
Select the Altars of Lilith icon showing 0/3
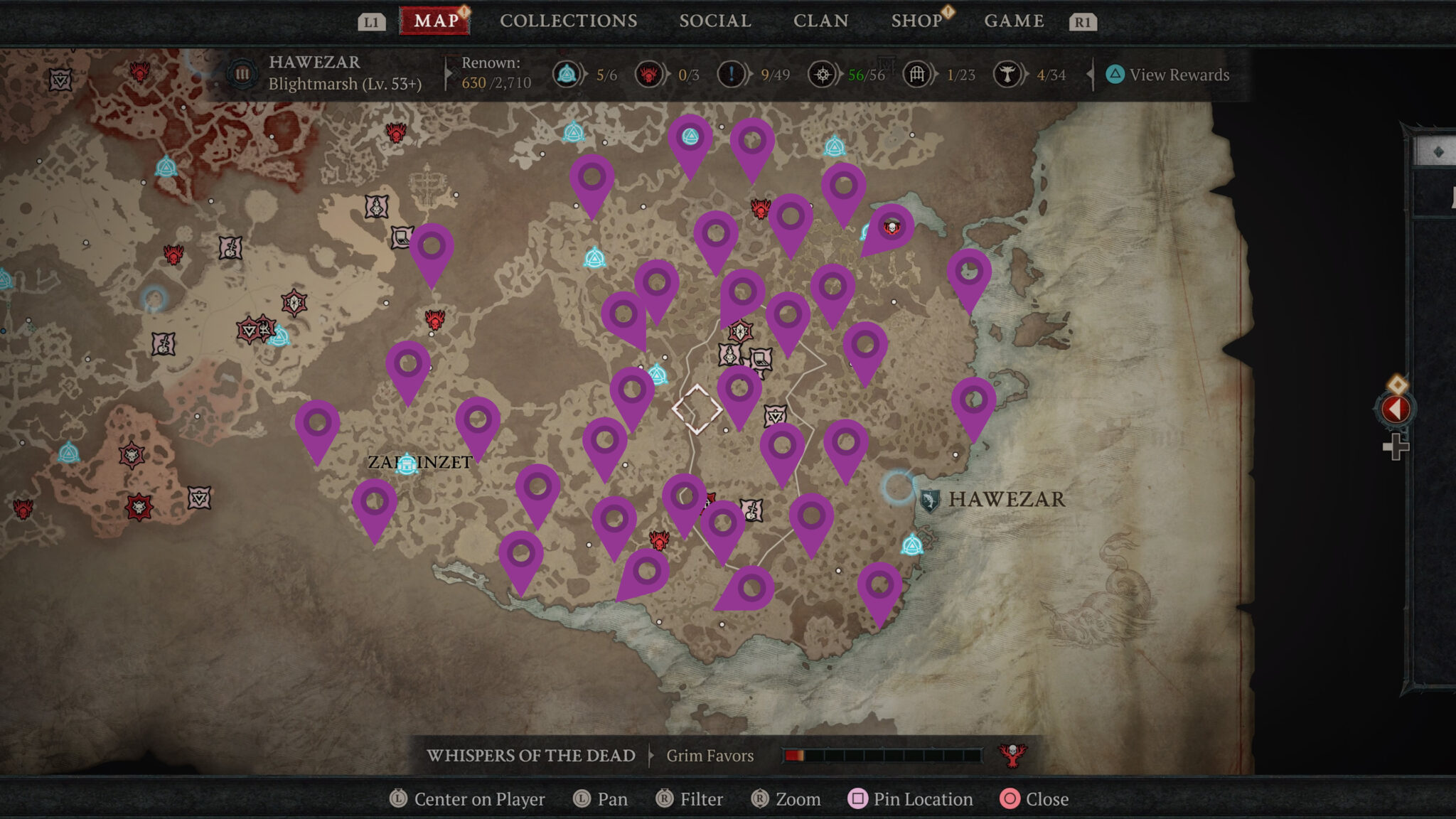(651, 74)
